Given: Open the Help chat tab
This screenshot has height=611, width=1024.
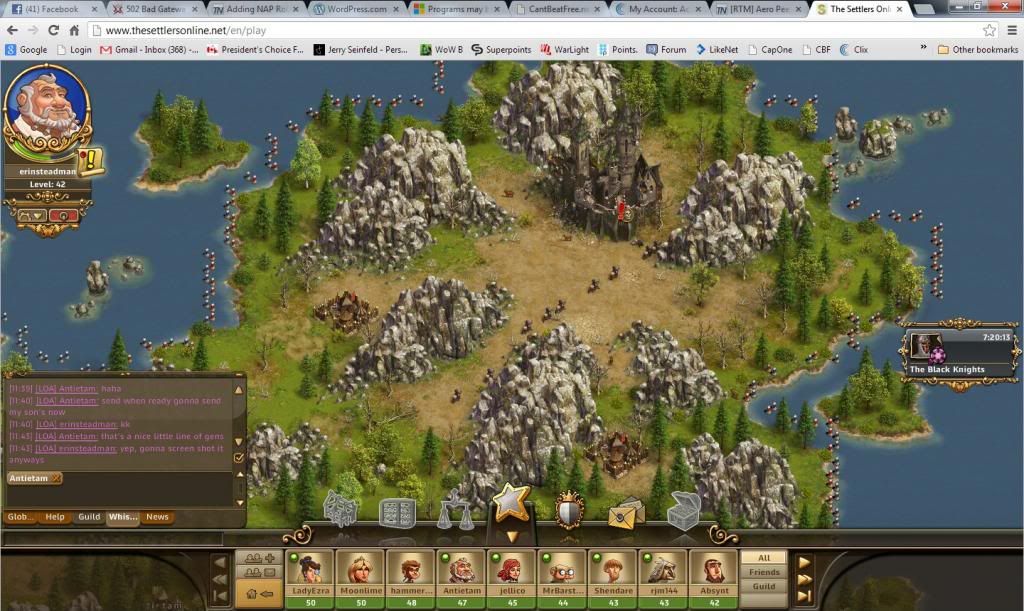Looking at the screenshot, I should click(x=55, y=517).
